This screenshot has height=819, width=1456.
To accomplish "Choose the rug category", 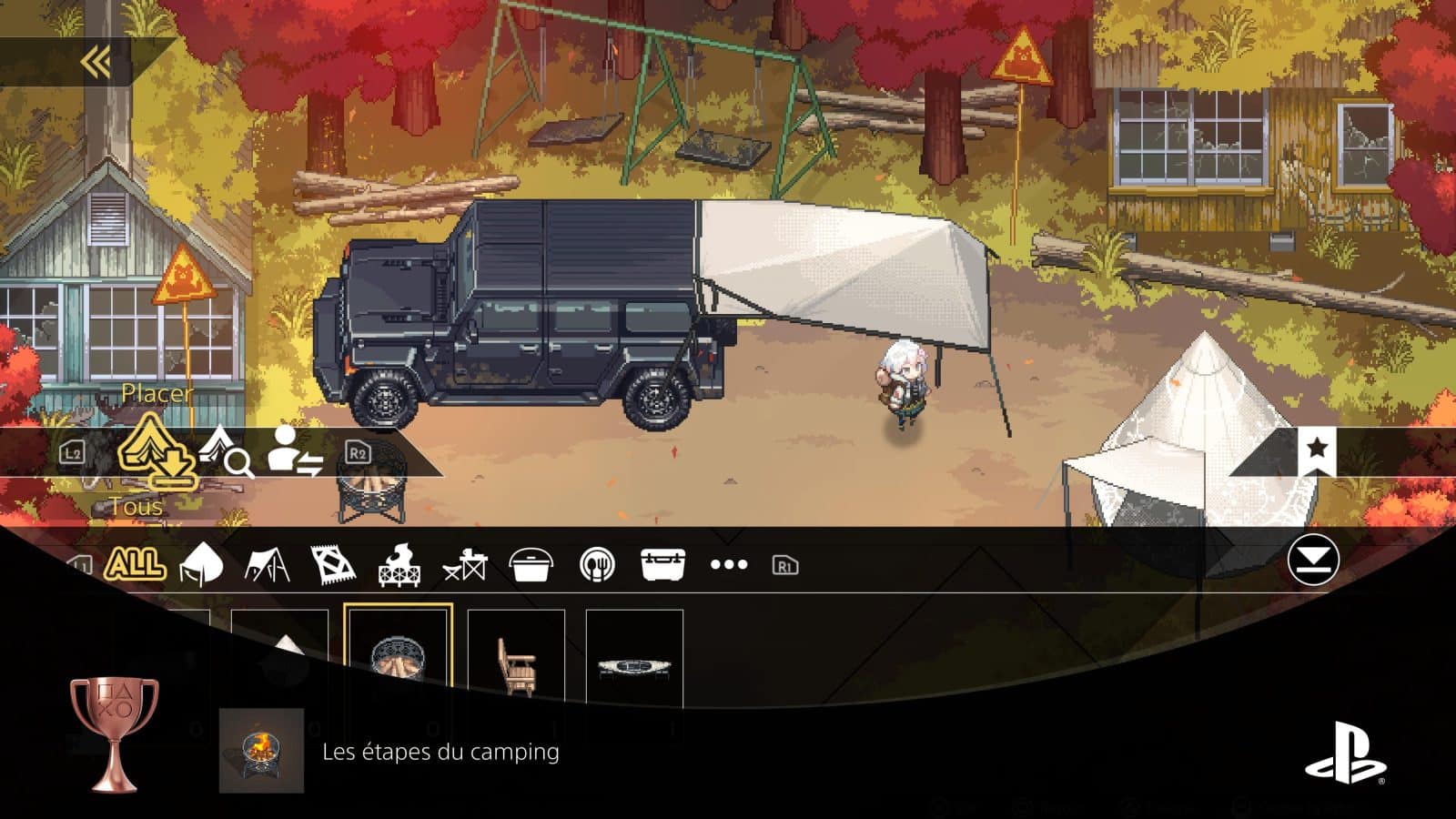I will 333,565.
